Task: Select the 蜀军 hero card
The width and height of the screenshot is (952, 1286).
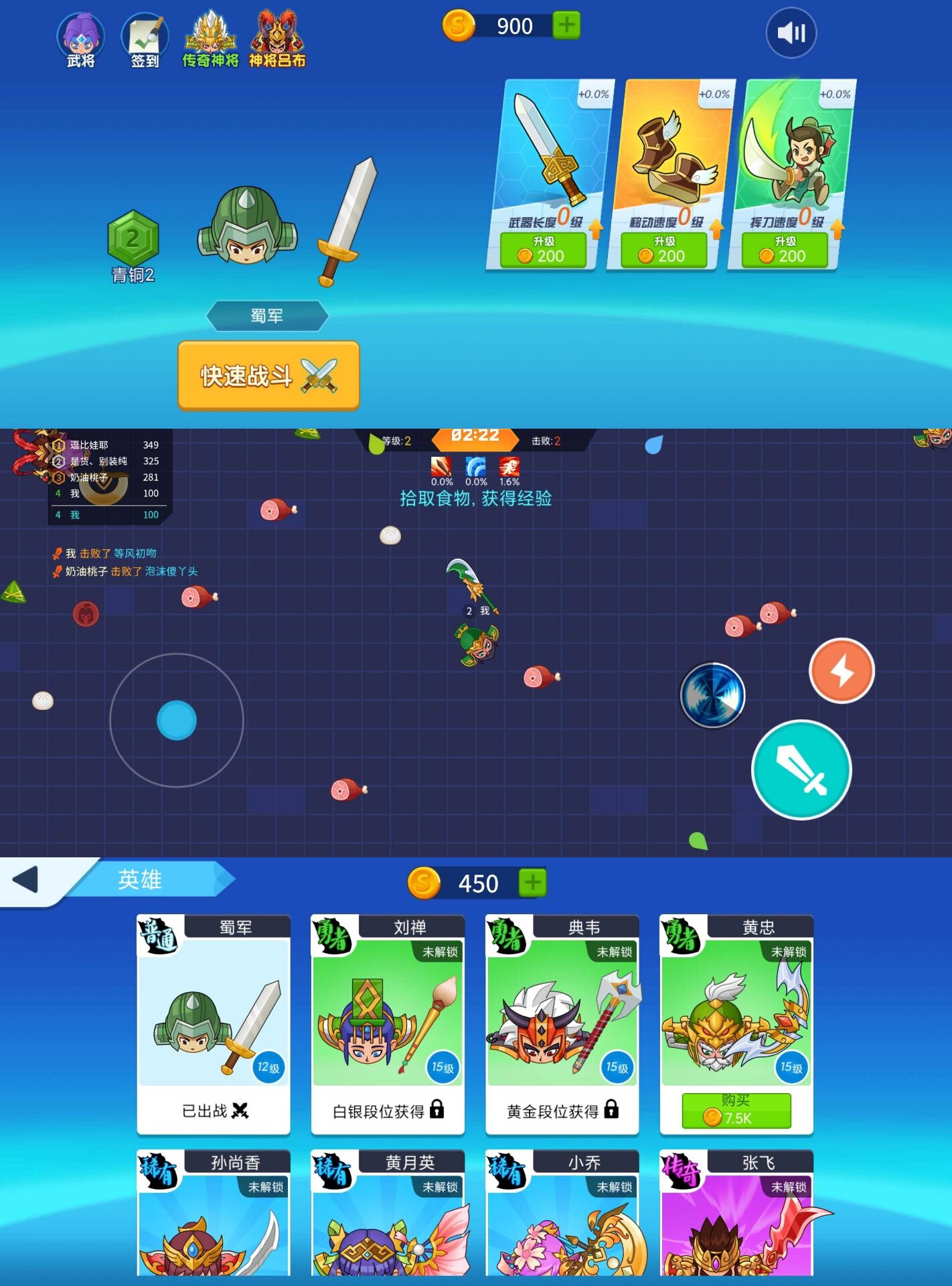Action: (x=214, y=1023)
